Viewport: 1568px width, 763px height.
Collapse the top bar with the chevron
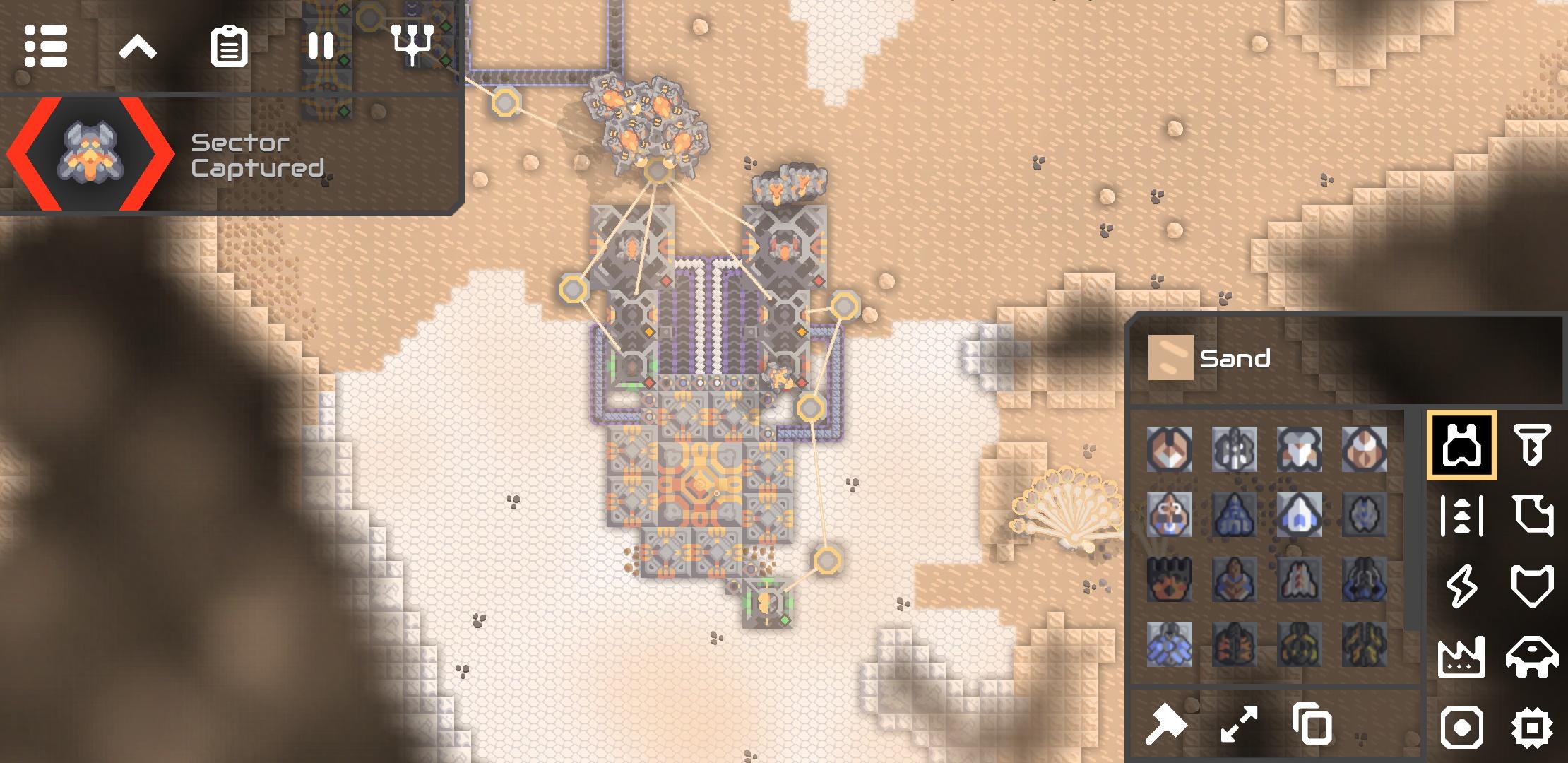pyautogui.click(x=137, y=48)
